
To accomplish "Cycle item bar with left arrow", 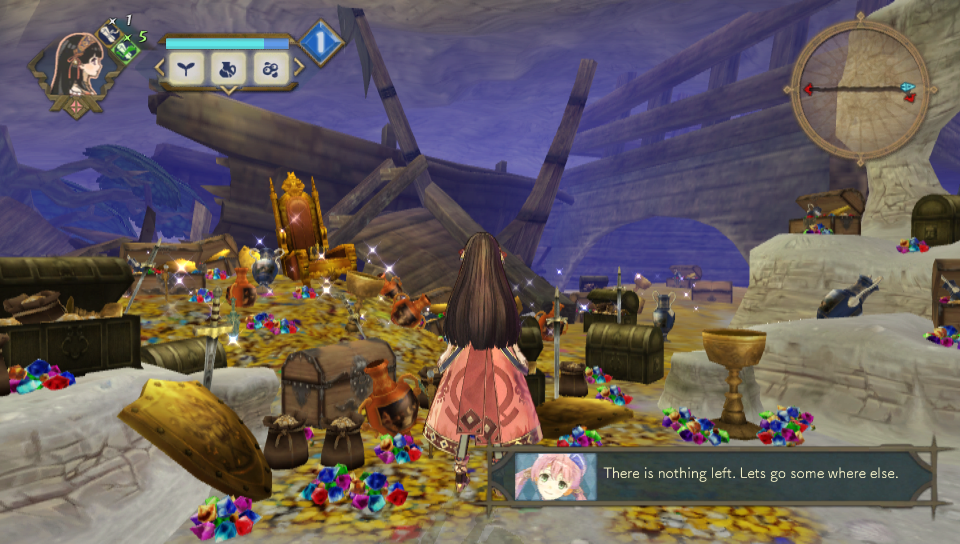I will pos(160,68).
